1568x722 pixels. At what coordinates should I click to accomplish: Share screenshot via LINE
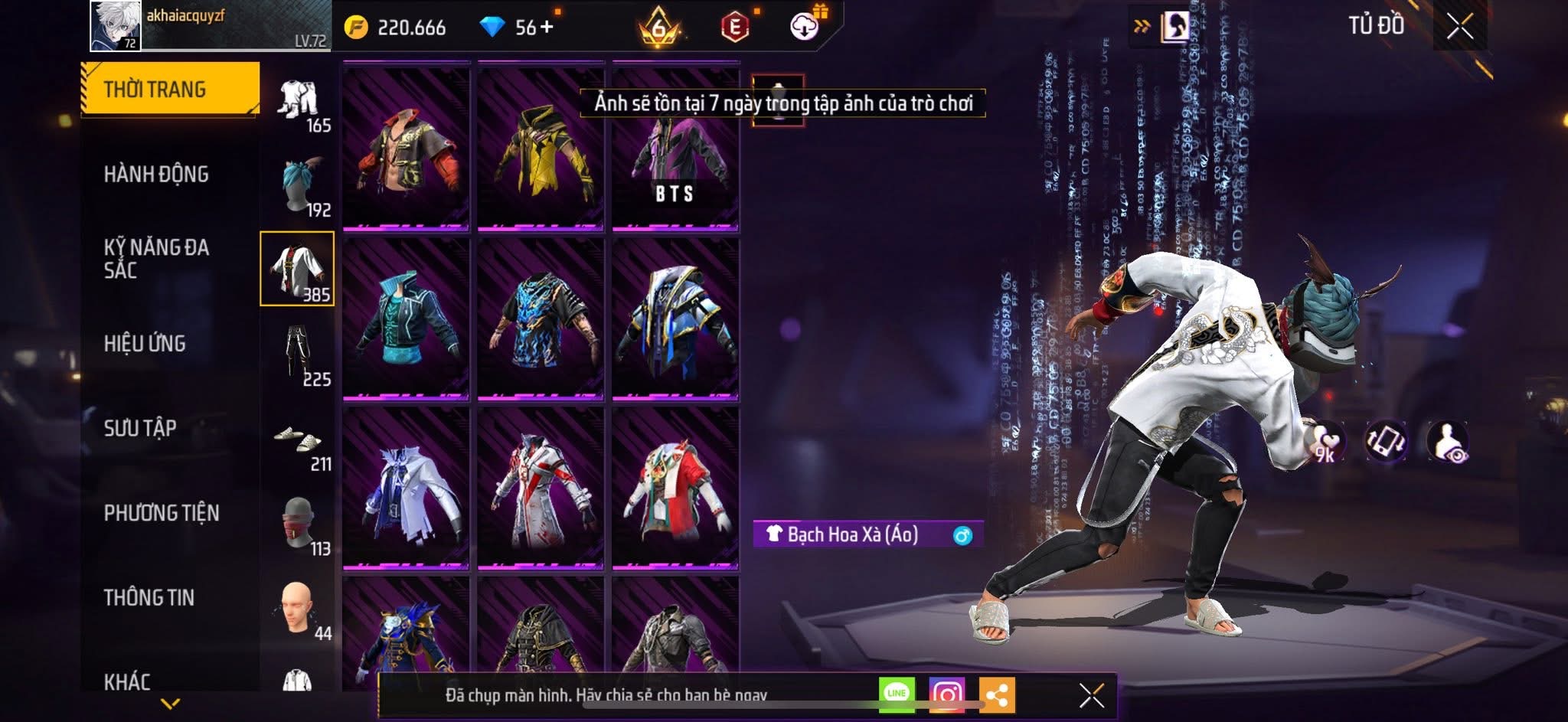click(x=897, y=694)
